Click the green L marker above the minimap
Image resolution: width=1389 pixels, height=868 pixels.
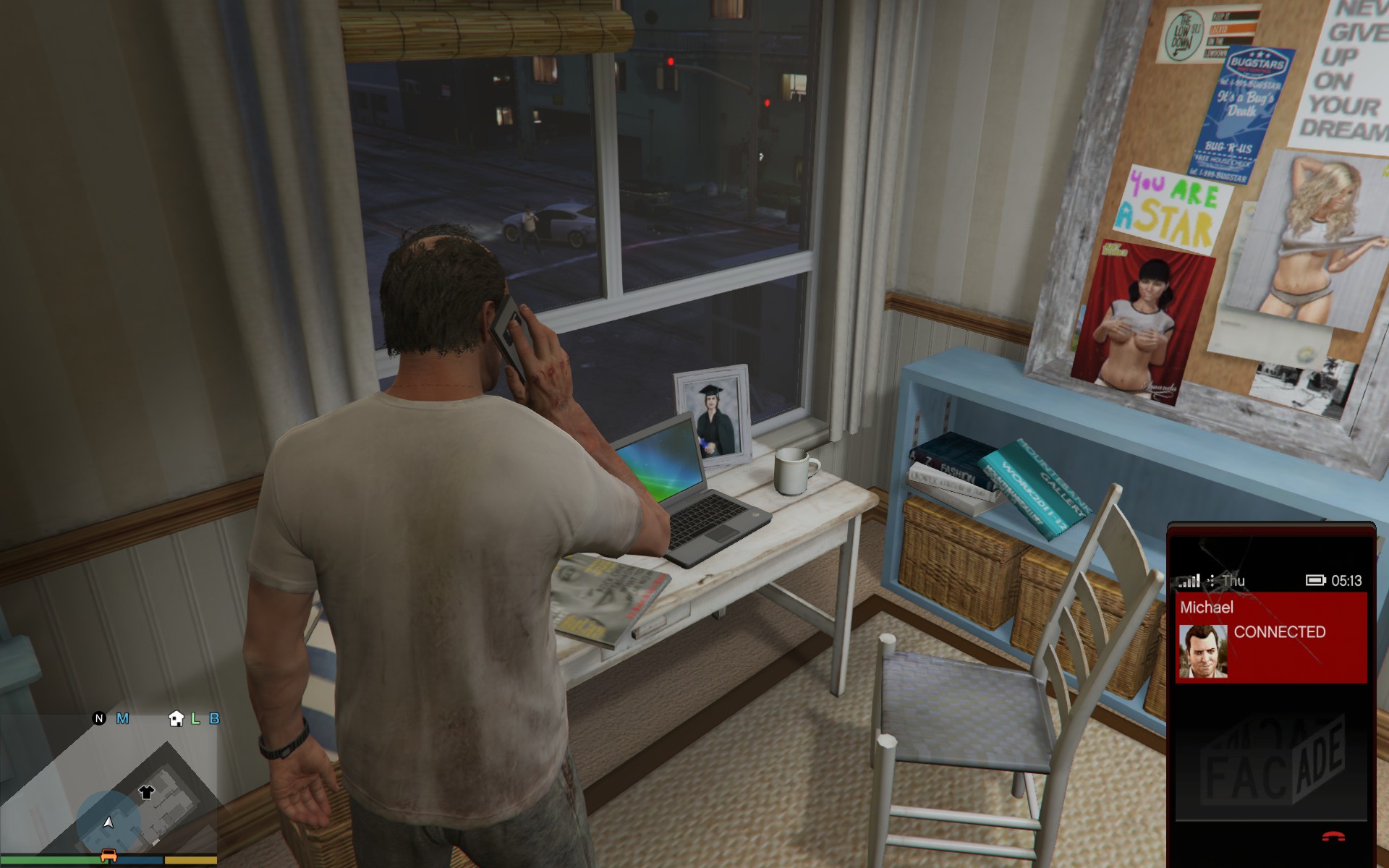coord(195,718)
